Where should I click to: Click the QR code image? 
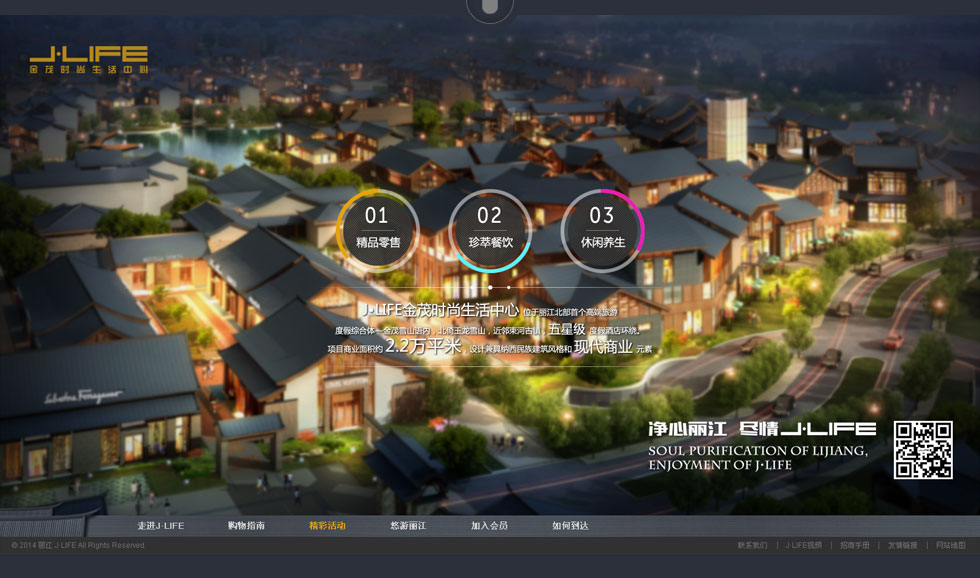[922, 450]
